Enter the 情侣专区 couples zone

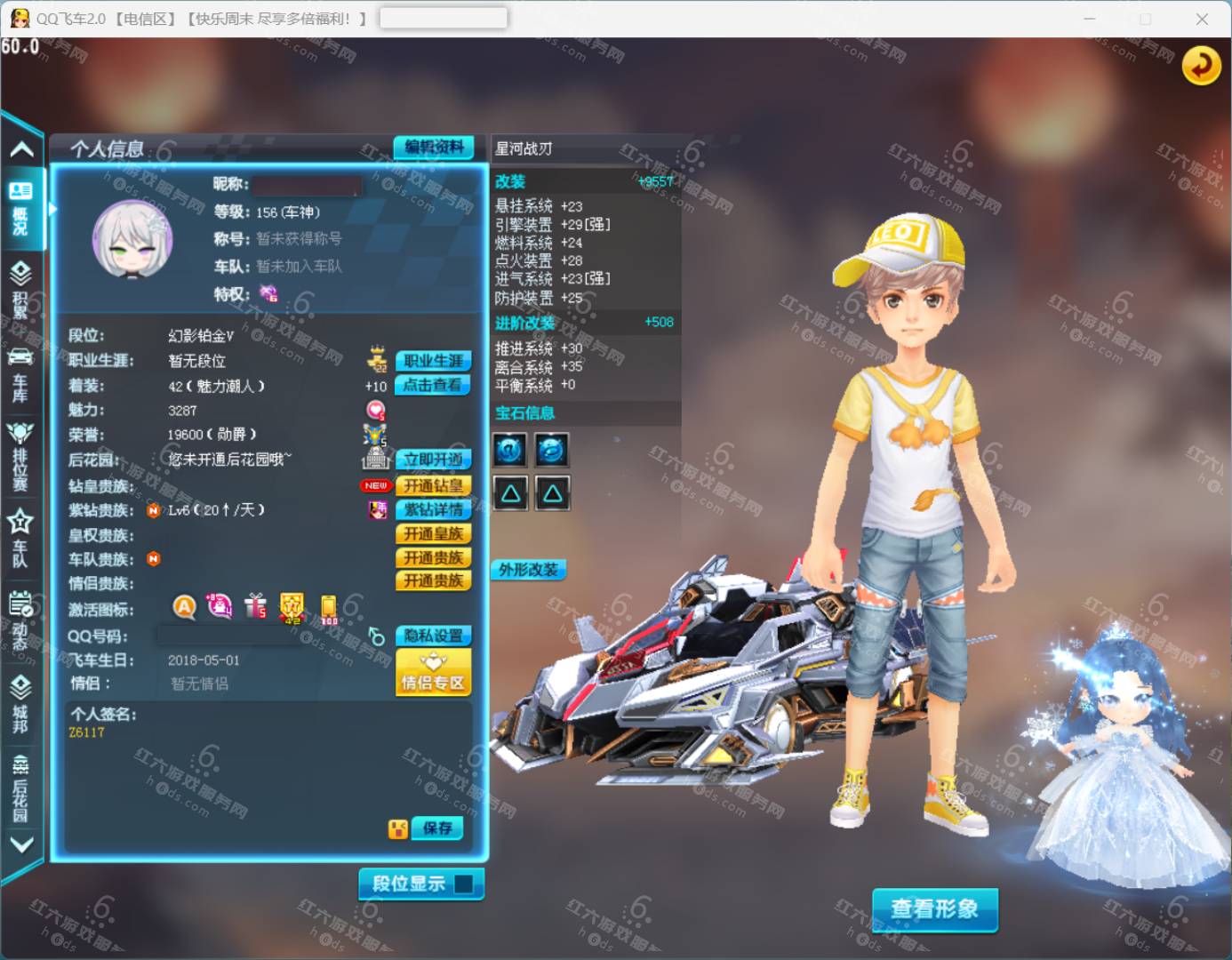(x=433, y=673)
